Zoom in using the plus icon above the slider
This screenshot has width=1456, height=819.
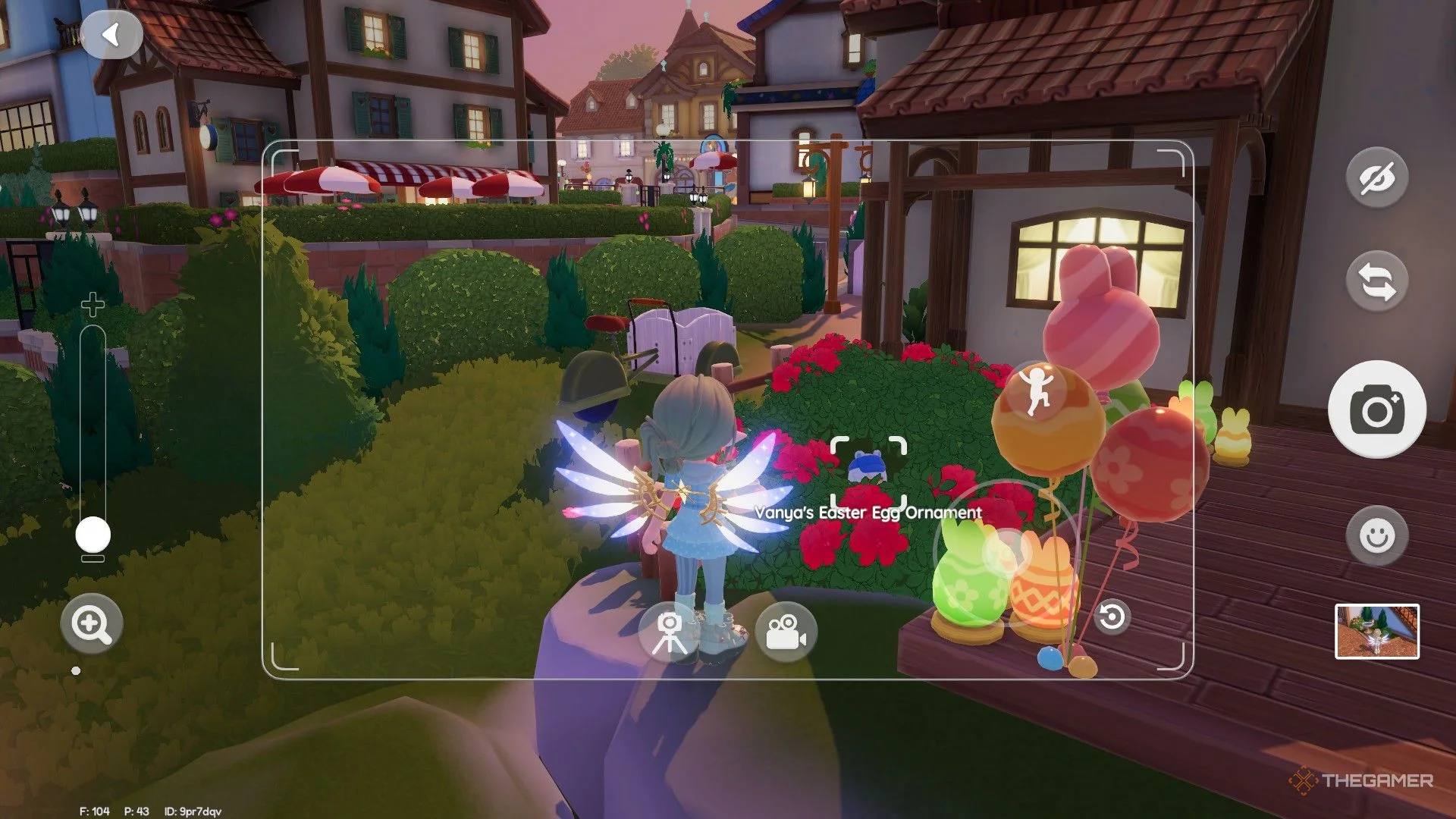click(91, 304)
